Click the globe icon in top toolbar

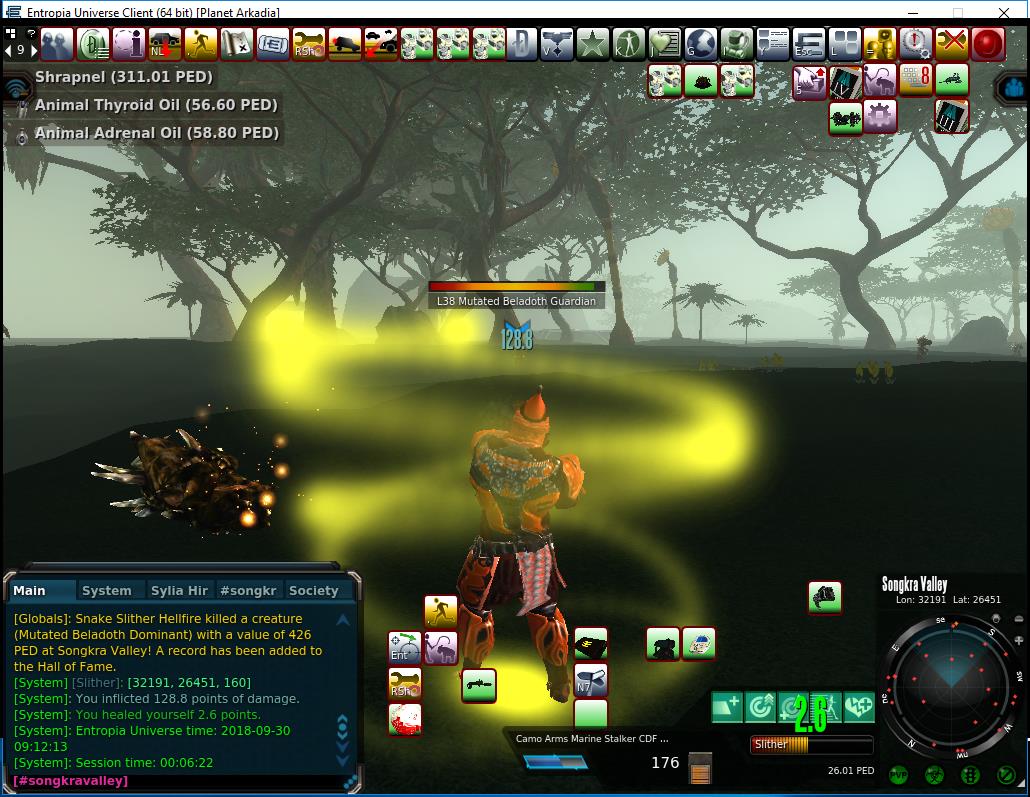[x=701, y=44]
